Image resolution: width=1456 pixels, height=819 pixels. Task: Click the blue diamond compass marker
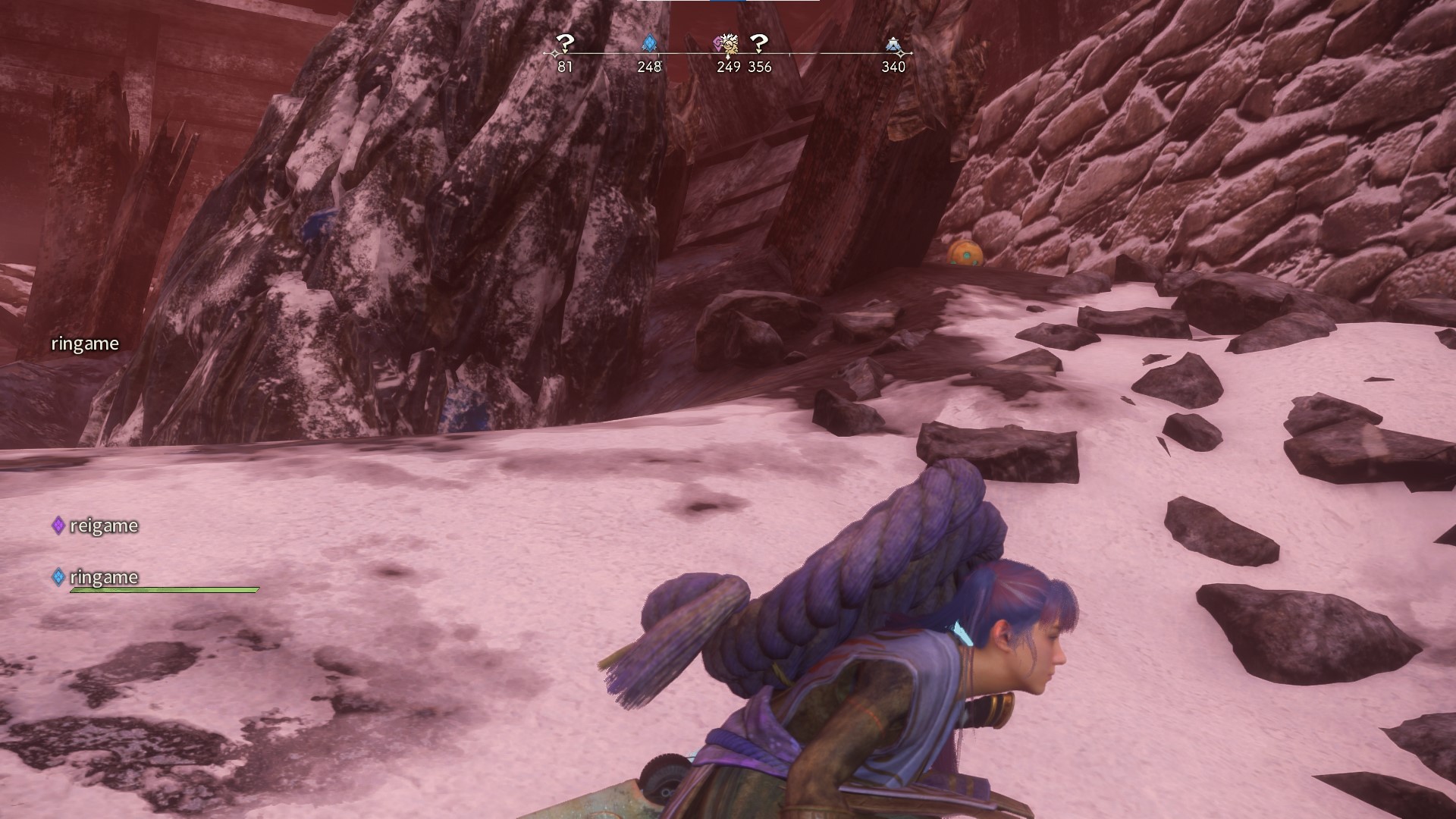tap(649, 43)
